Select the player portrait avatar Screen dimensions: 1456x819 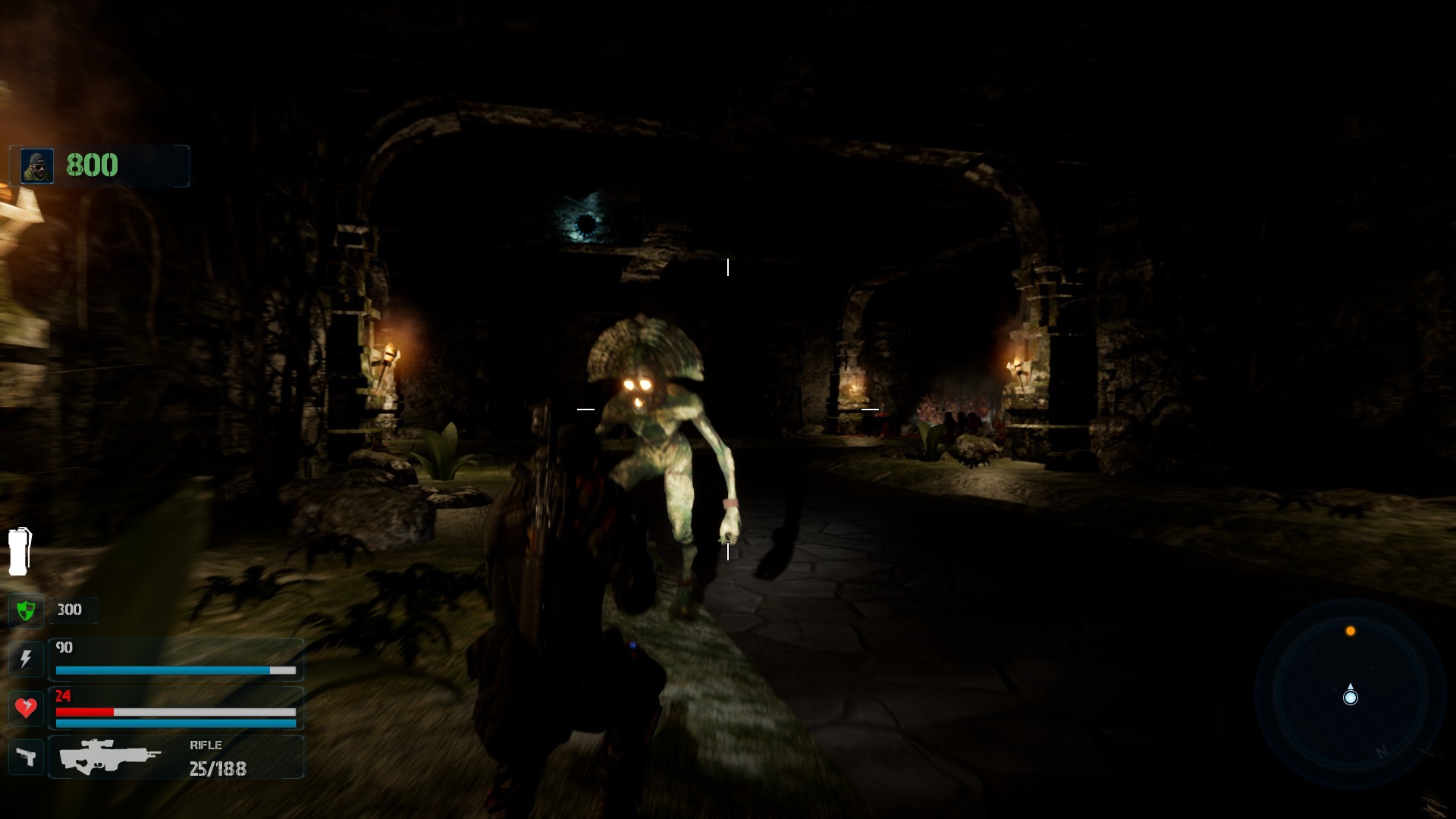[36, 165]
